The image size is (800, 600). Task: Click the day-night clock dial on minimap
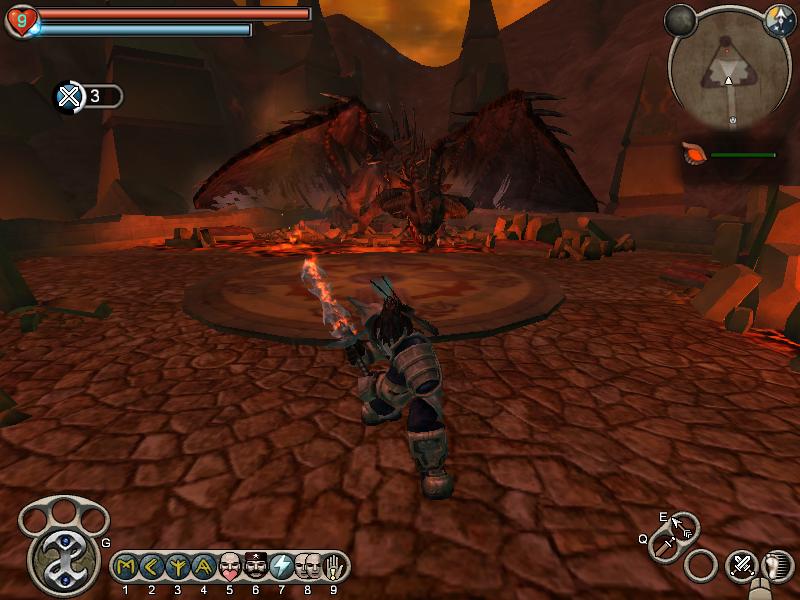pos(778,18)
